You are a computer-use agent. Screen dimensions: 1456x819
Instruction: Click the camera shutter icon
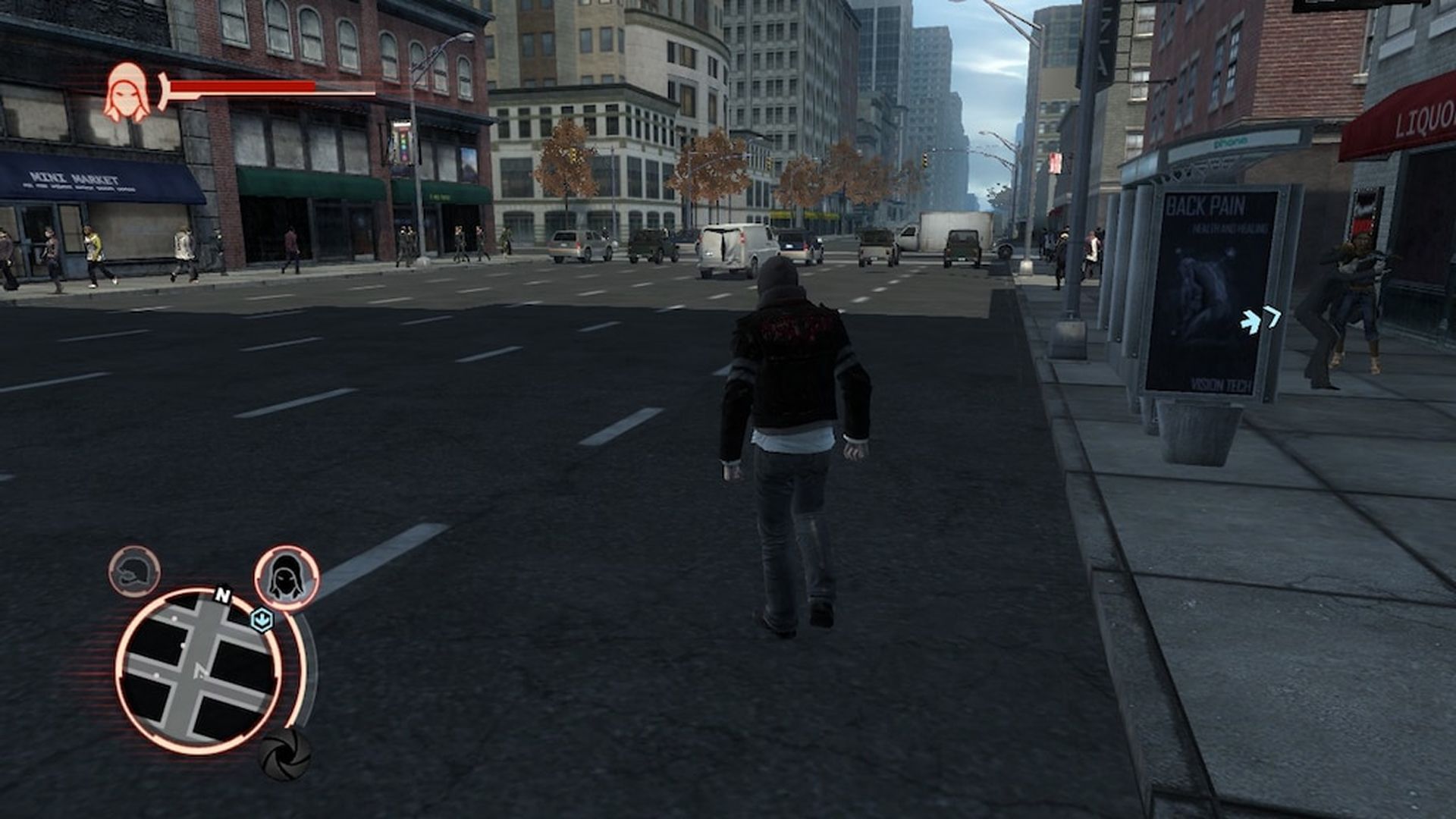(285, 753)
